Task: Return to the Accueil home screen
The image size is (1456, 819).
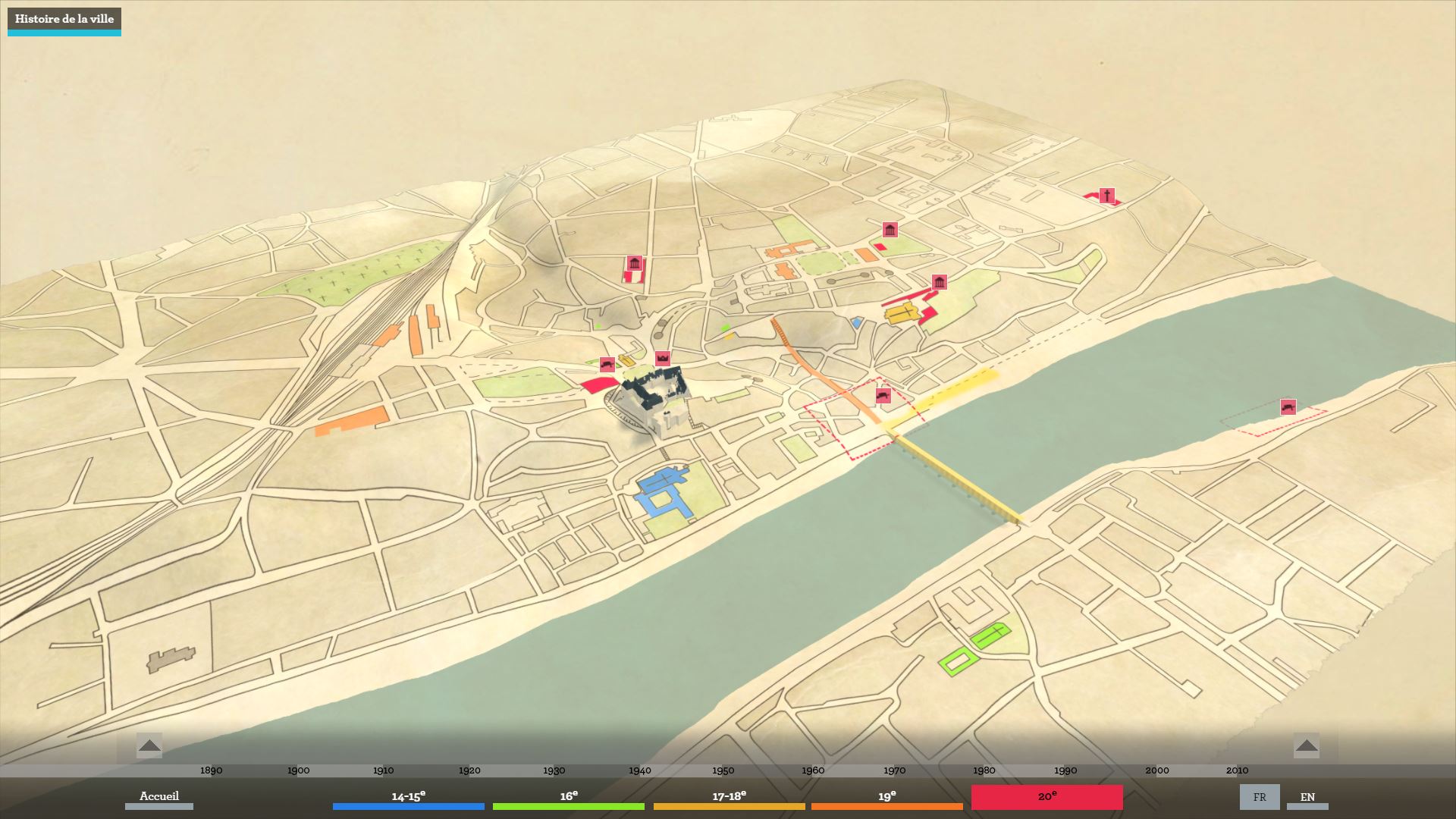Action: (159, 796)
